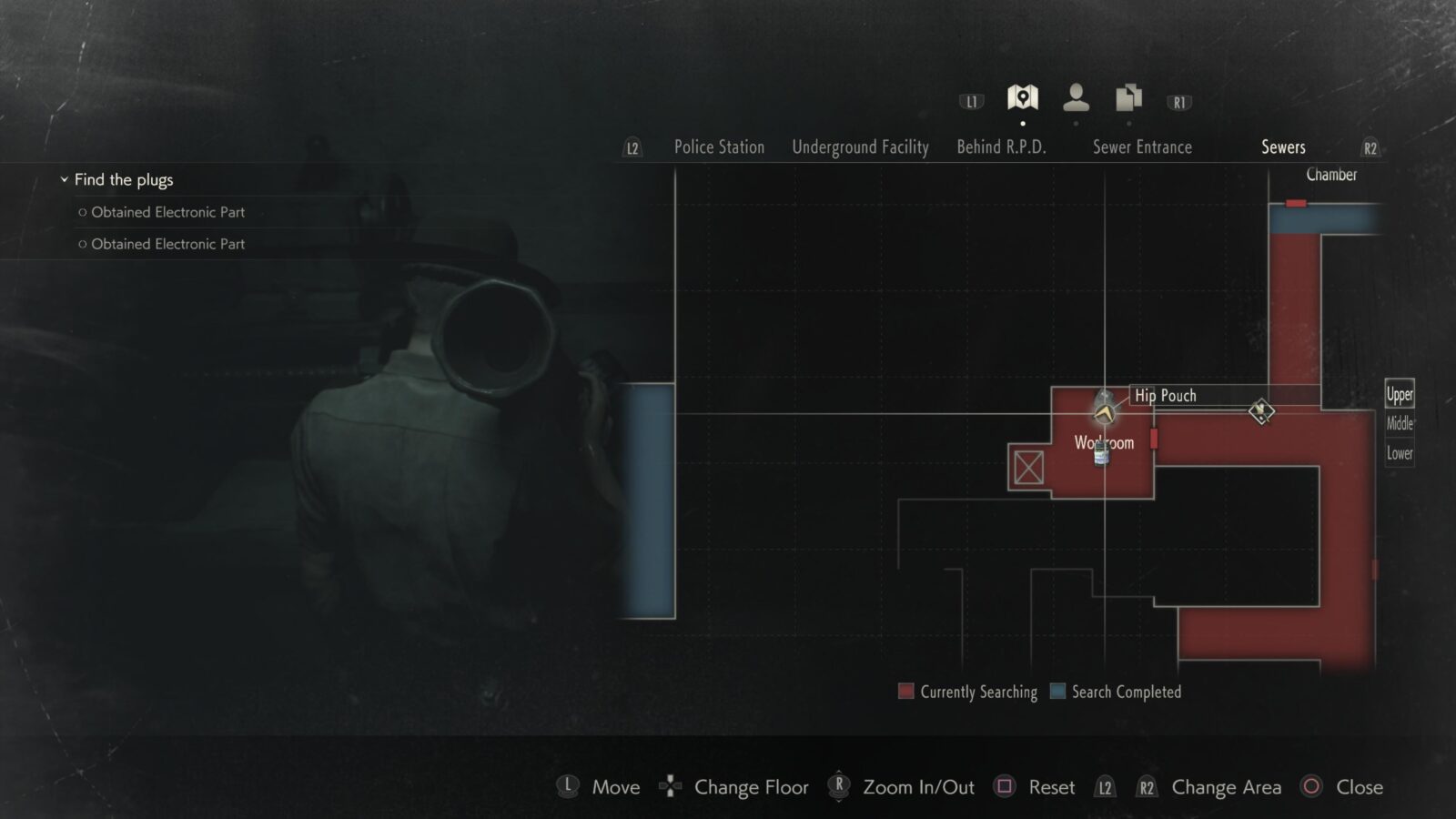This screenshot has width=1456, height=819.
Task: Select the first Obtained Electronic Part entry
Action: pyautogui.click(x=167, y=212)
